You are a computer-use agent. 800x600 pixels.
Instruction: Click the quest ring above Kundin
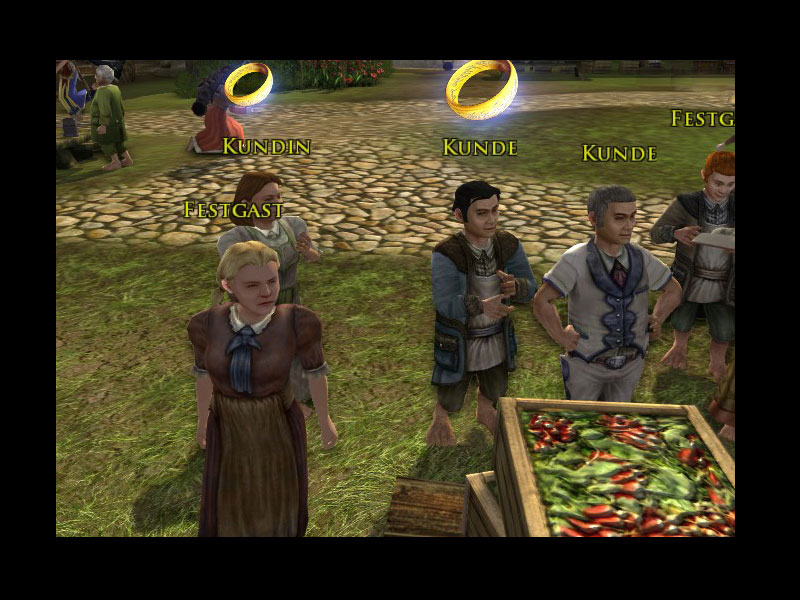[x=248, y=84]
